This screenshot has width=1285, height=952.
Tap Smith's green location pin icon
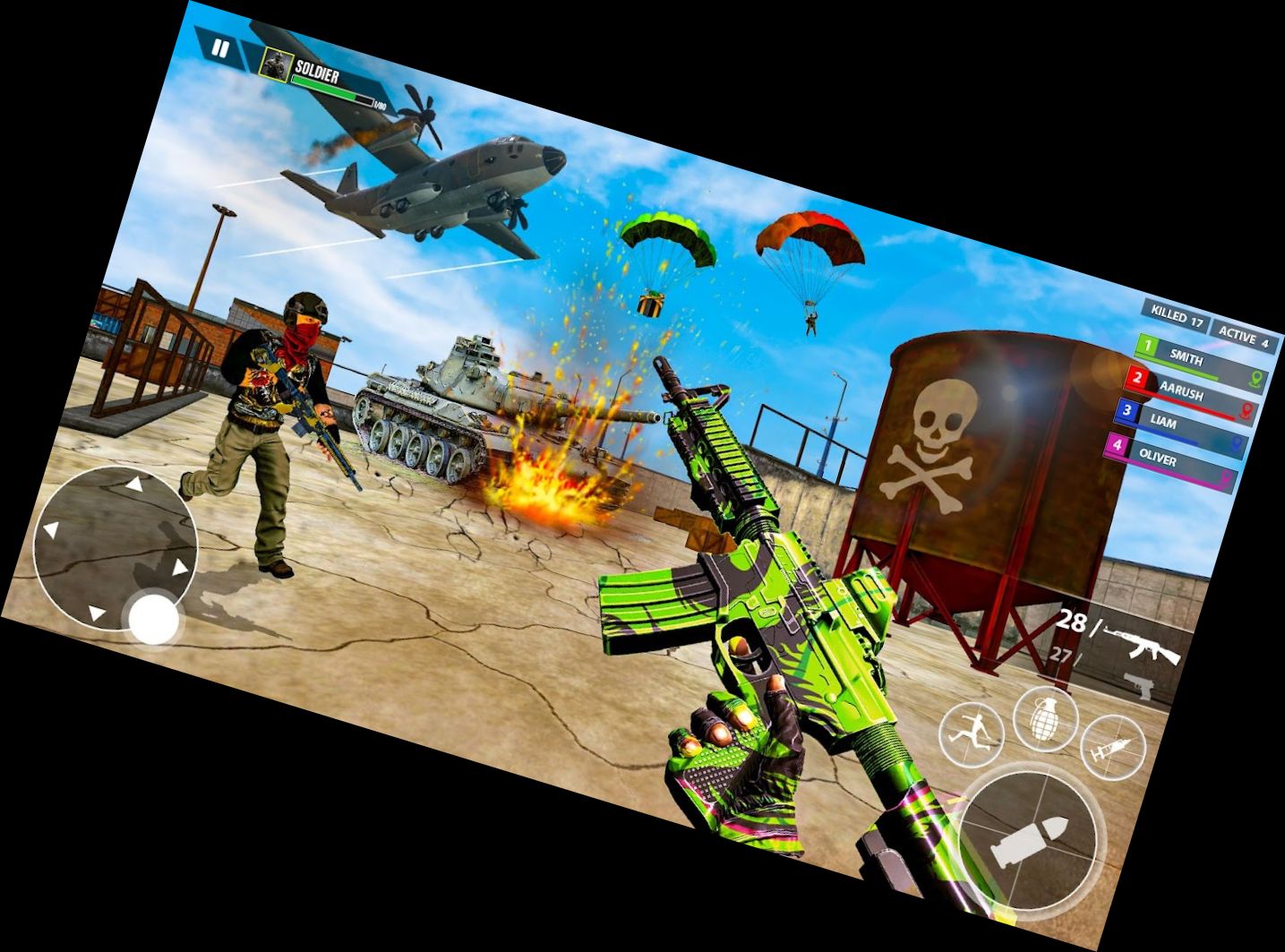point(1255,379)
